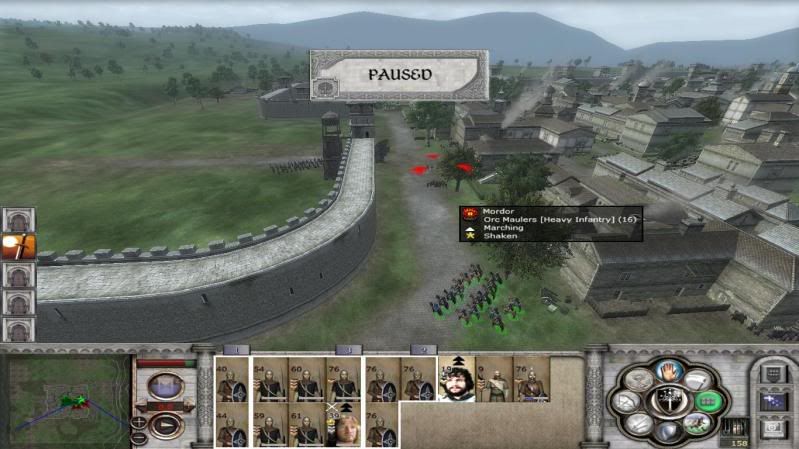Open the round portrait button above speed controls
Image resolution: width=799 pixels, height=449 pixels.
165,384
